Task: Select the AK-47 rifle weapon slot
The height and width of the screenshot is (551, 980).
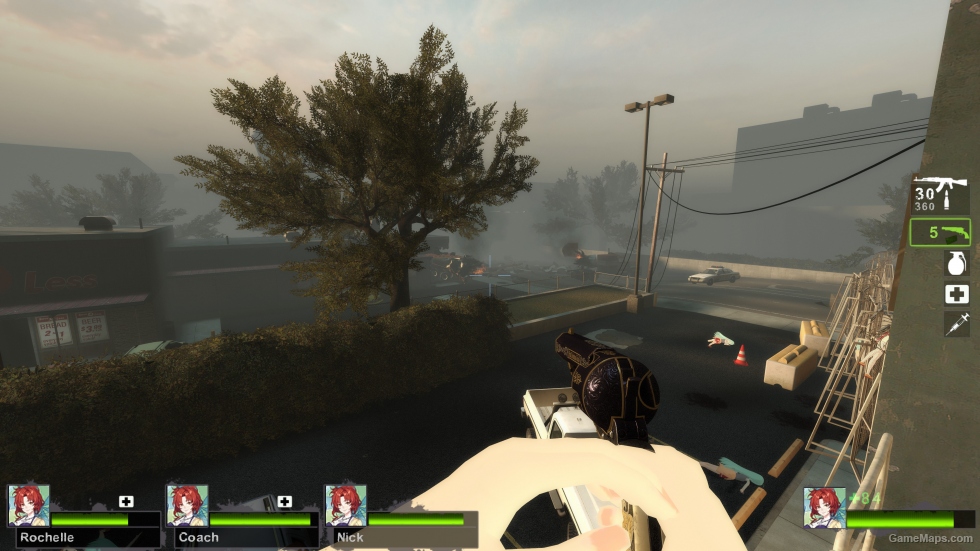Action: pos(941,194)
